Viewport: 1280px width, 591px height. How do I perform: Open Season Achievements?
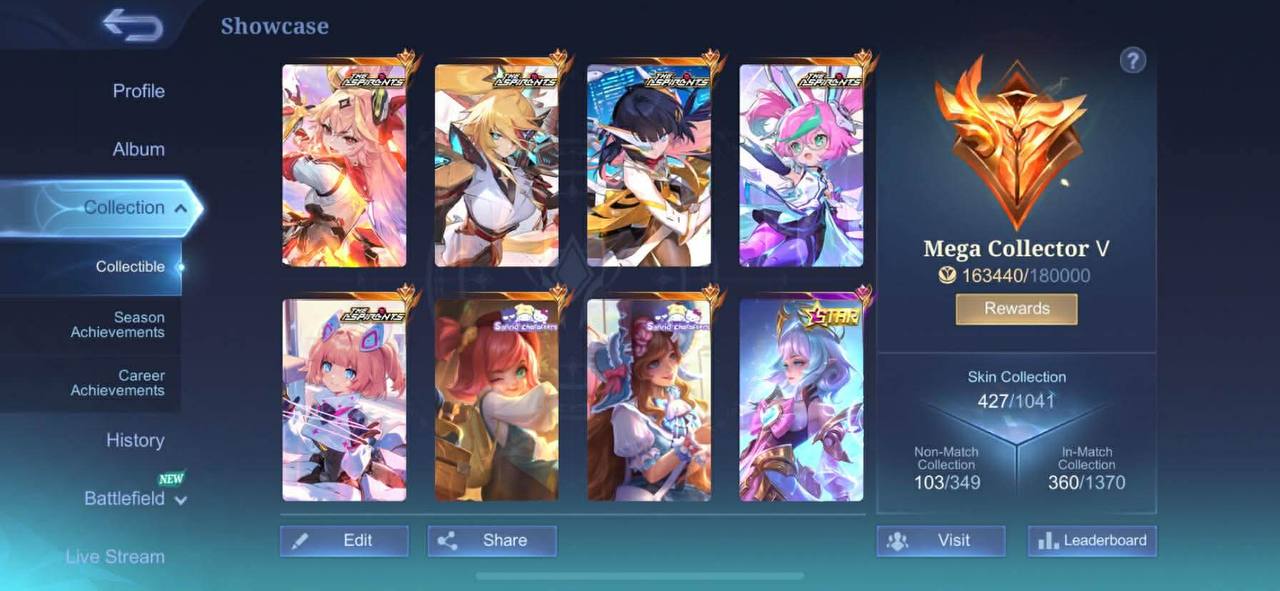[x=117, y=325]
